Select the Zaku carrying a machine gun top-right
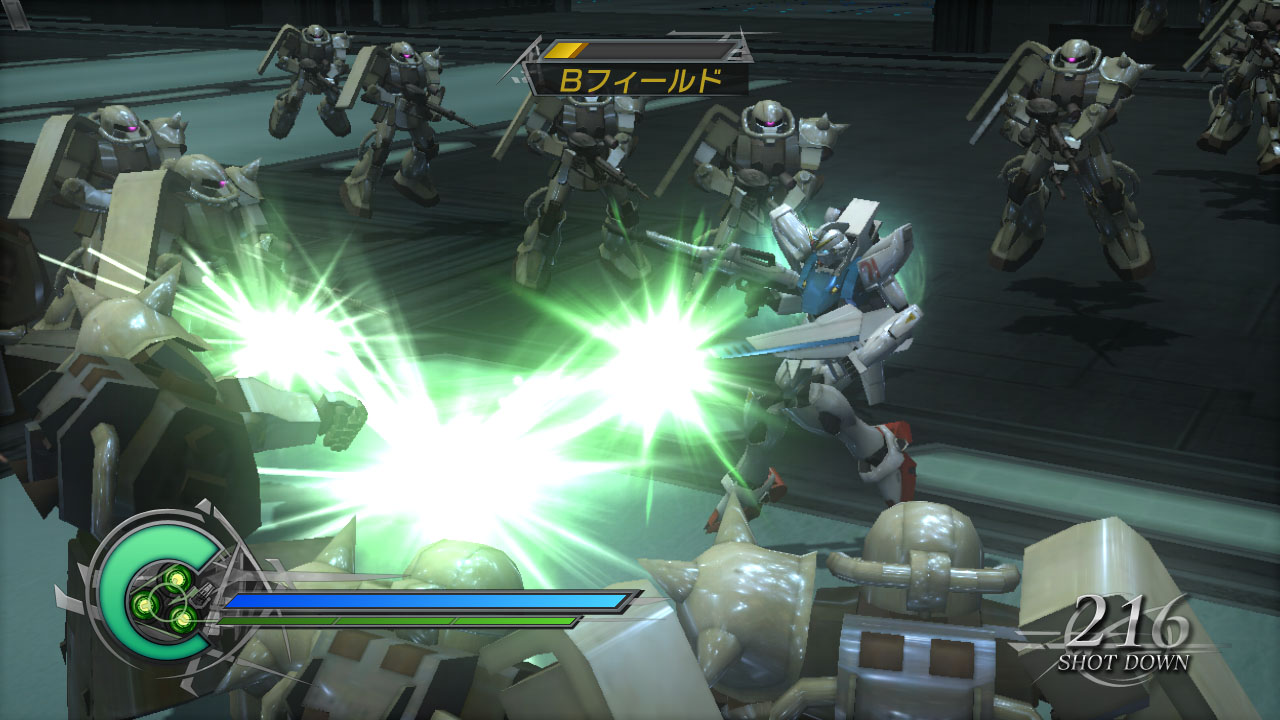Screen dimensions: 1280x720 click(1070, 150)
